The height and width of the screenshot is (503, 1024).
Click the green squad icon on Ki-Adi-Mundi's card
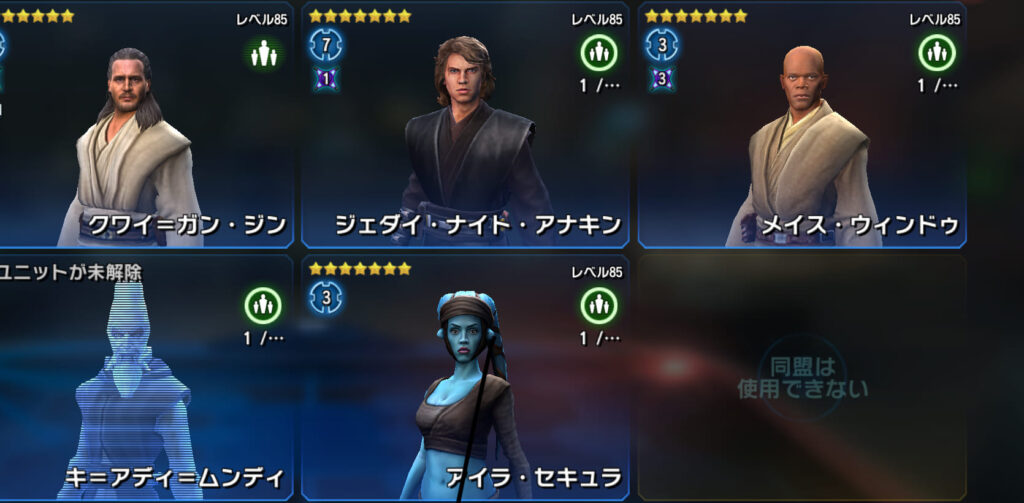263,304
